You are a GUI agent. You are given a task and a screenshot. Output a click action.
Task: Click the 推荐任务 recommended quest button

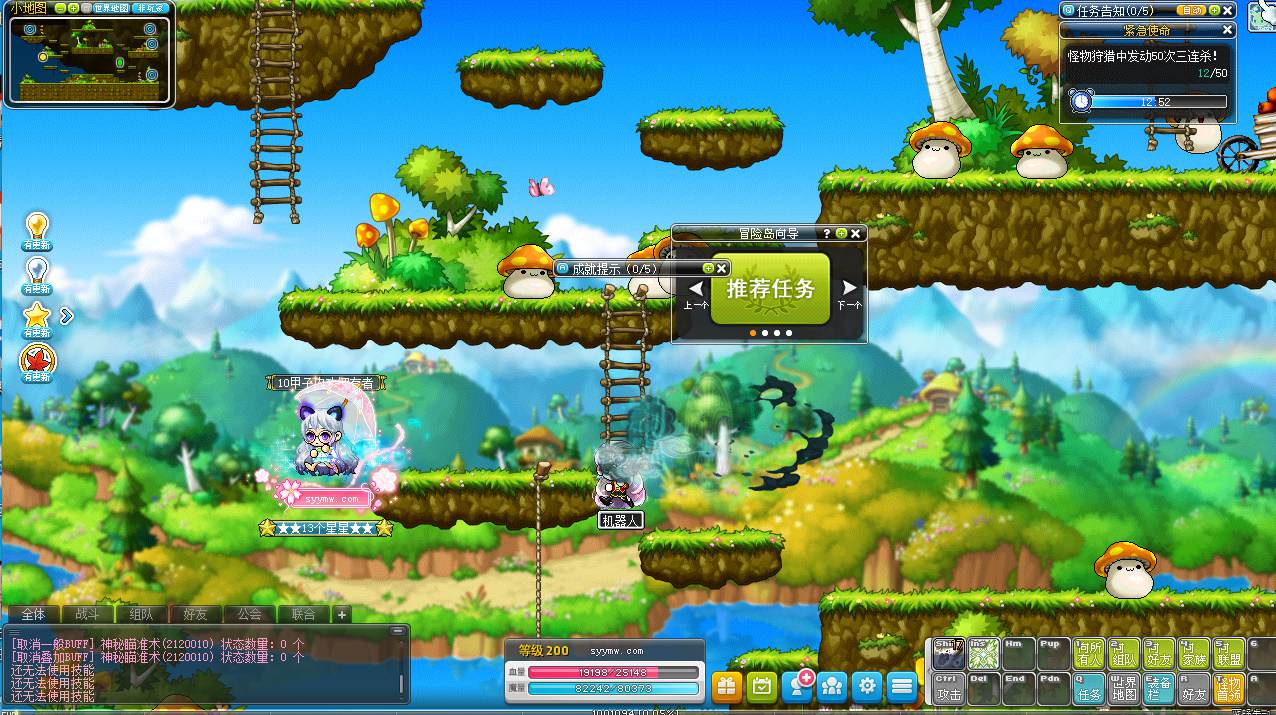770,289
